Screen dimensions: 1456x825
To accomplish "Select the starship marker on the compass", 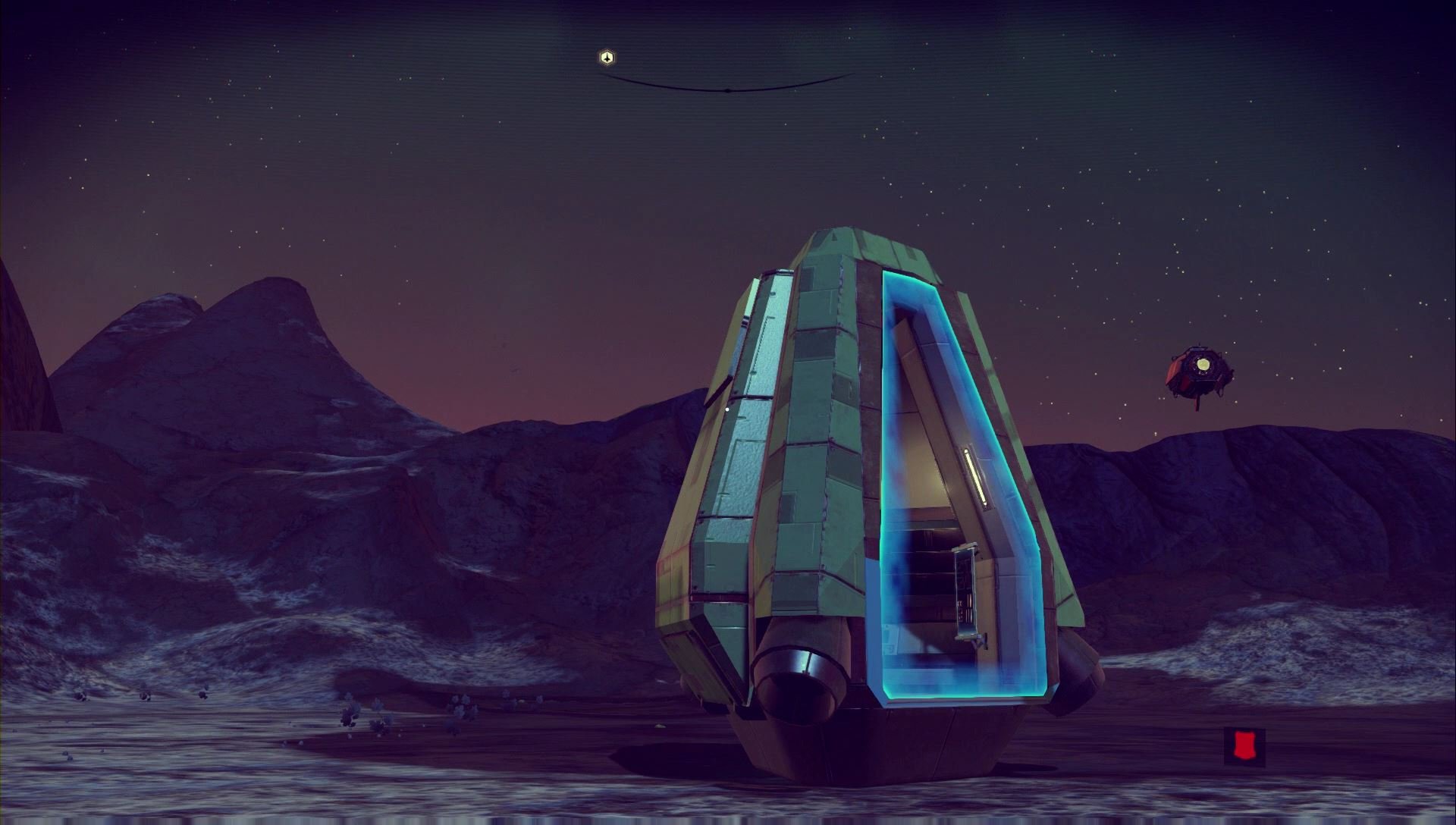I will [607, 58].
